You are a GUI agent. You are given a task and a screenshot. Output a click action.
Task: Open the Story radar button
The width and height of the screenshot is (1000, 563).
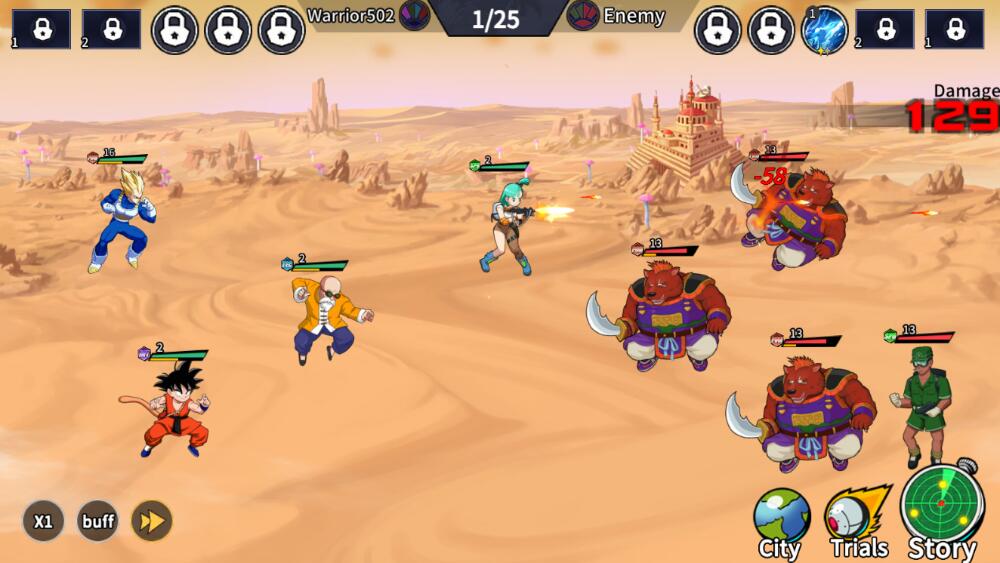click(x=942, y=510)
